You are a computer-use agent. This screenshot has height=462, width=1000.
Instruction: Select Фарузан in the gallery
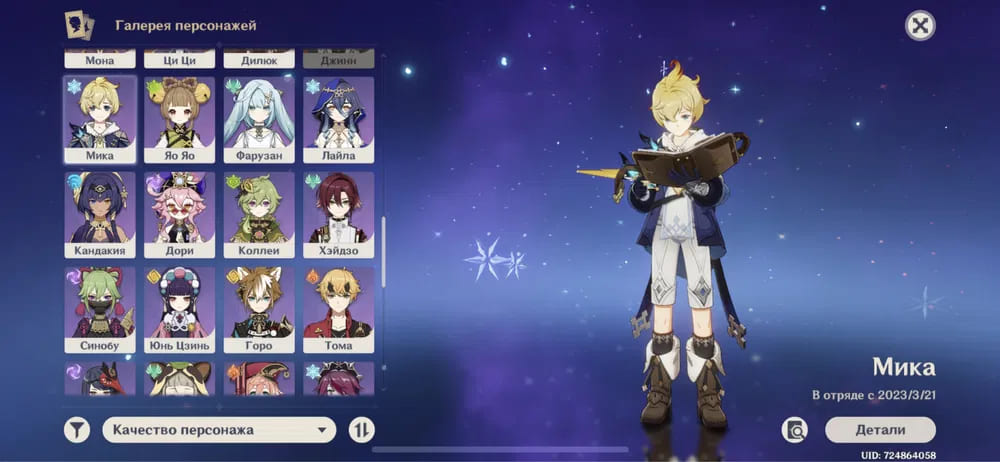pos(259,120)
